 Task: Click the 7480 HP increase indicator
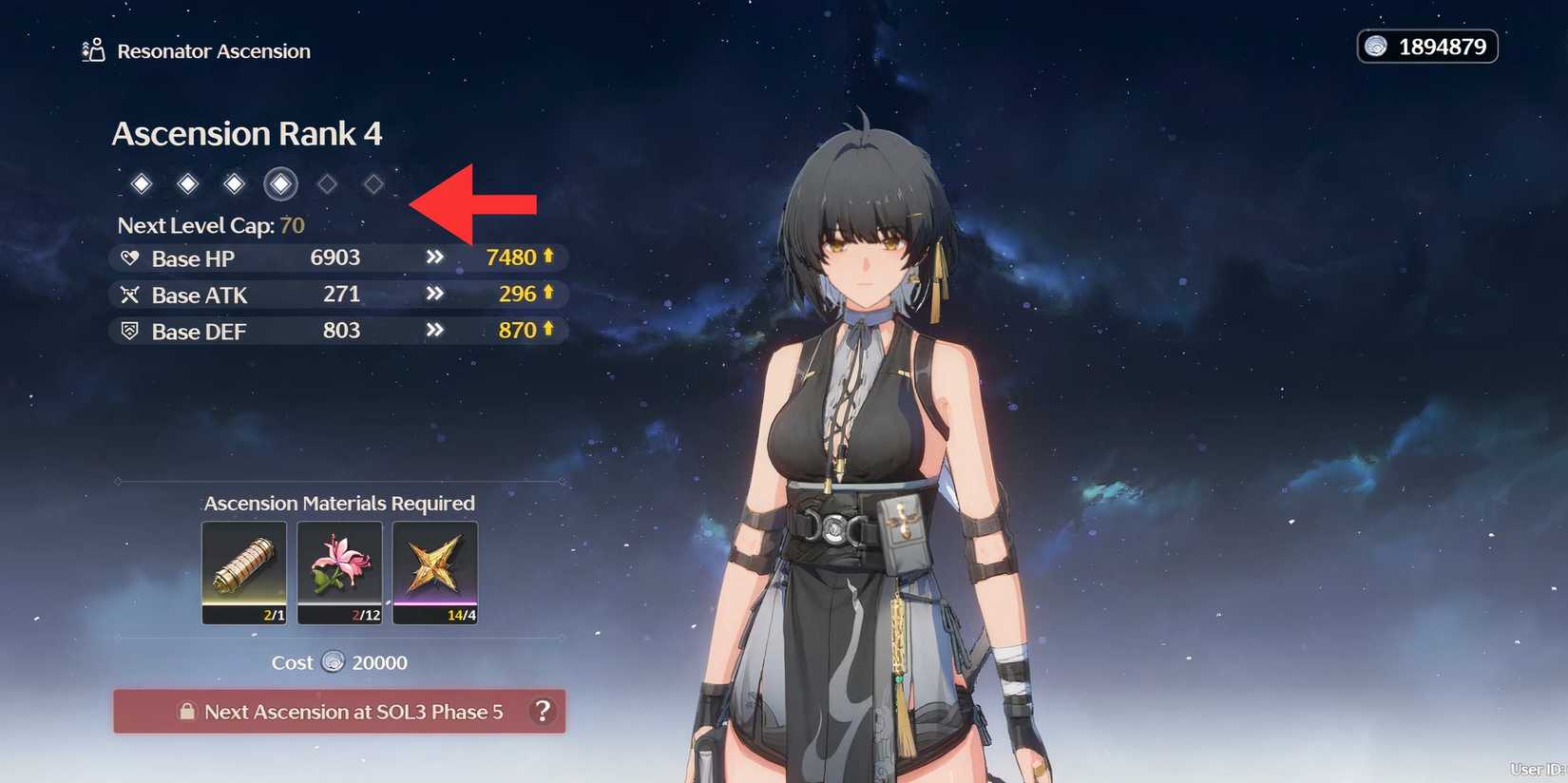tap(516, 257)
